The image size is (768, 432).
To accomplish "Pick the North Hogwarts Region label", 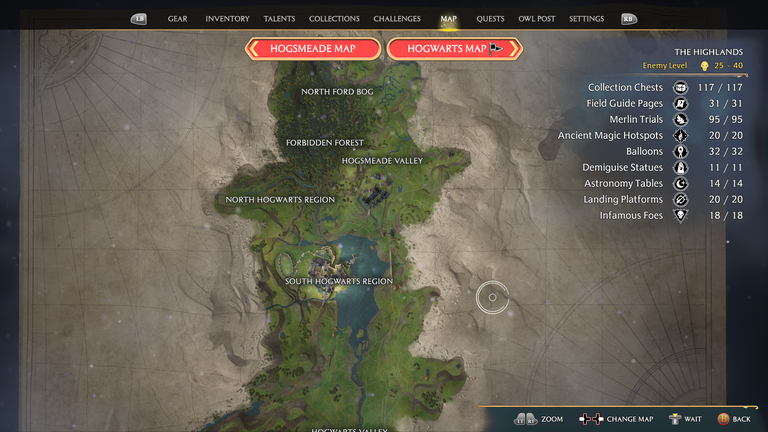I will click(280, 200).
